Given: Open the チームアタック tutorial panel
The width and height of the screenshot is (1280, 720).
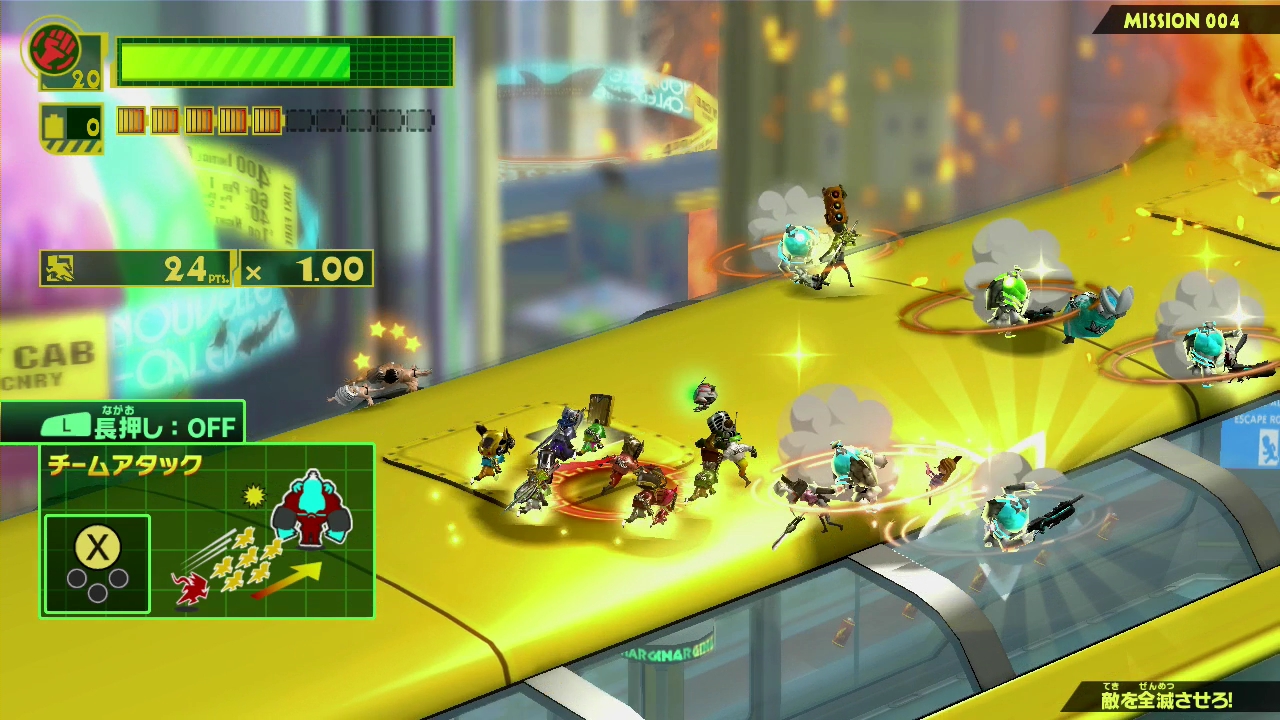Looking at the screenshot, I should click(207, 531).
